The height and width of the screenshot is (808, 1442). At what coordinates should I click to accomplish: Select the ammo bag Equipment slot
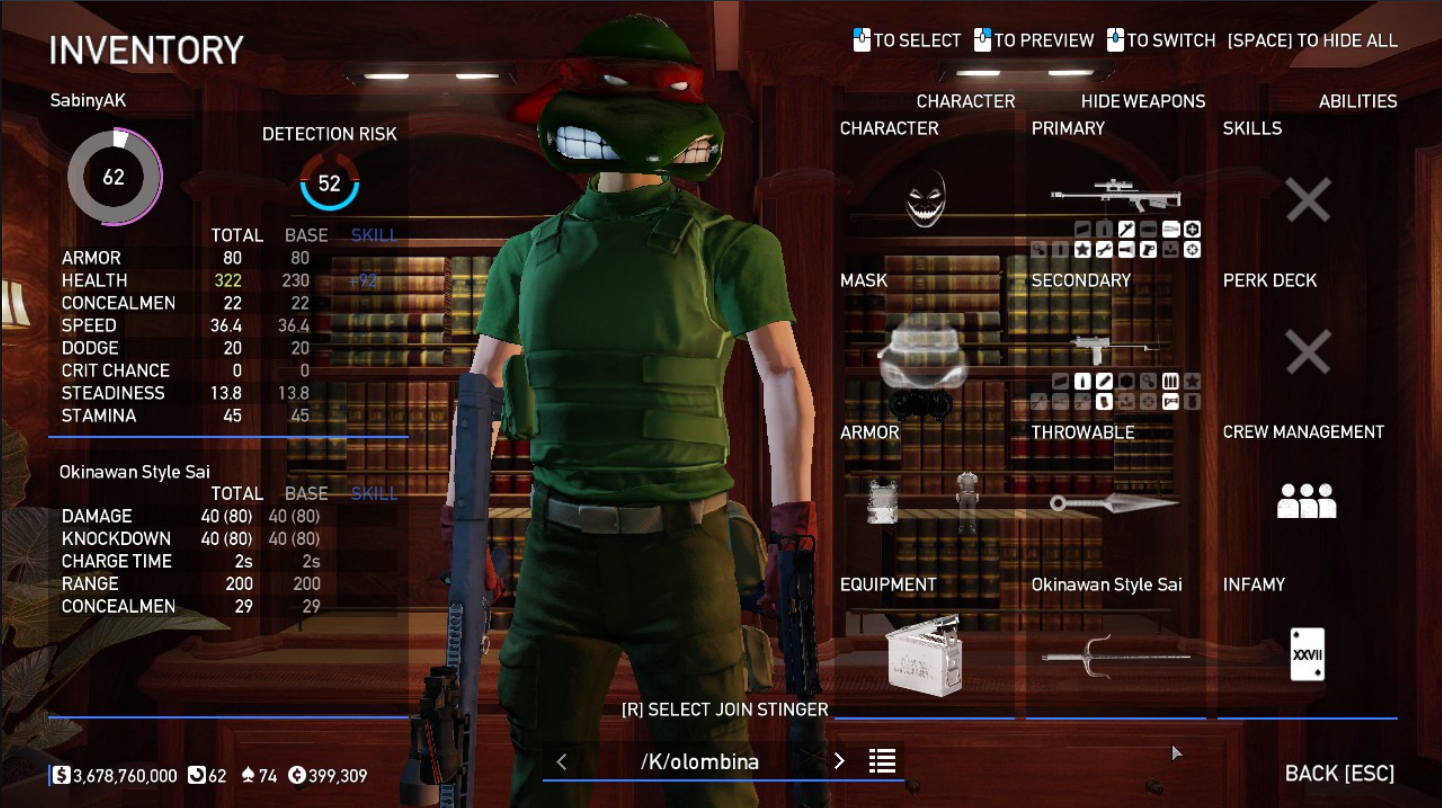[924, 656]
